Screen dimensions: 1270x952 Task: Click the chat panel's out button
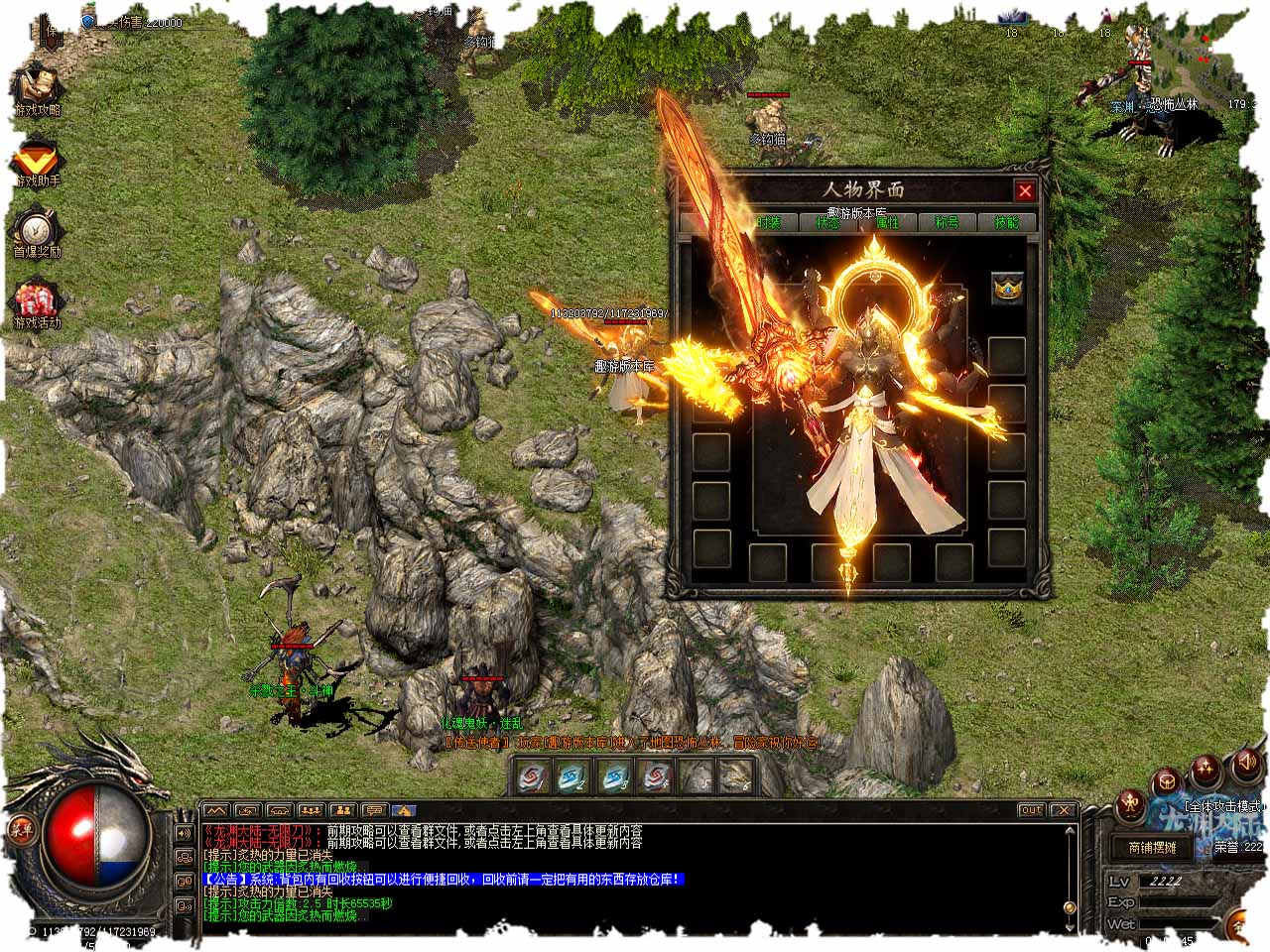pos(1032,810)
